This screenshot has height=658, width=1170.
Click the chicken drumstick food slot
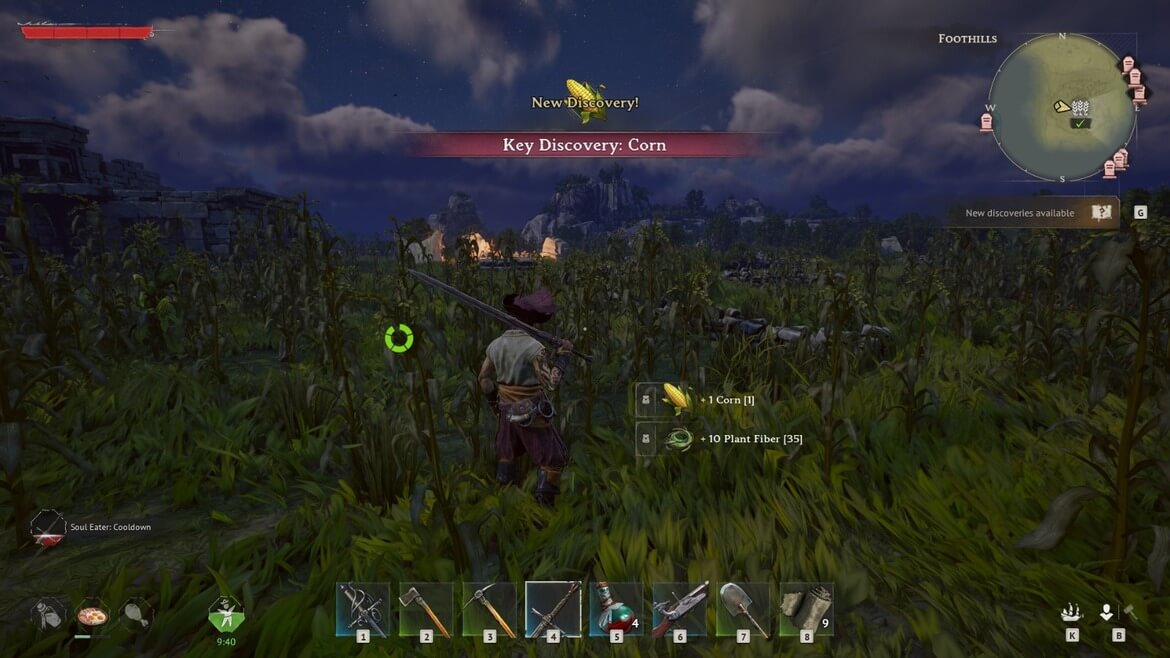pyautogui.click(x=135, y=613)
